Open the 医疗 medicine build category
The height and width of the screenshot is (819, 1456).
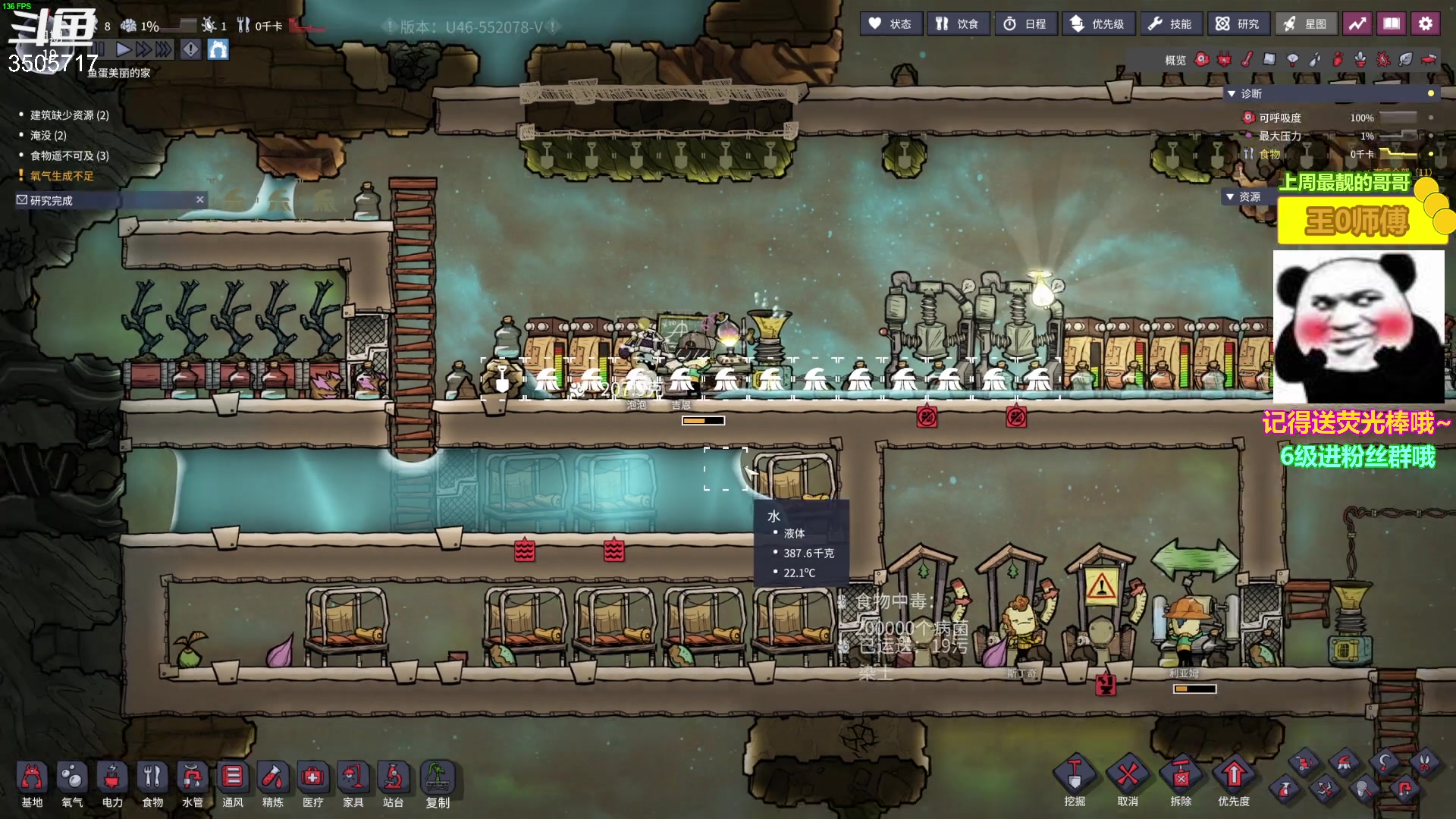312,785
